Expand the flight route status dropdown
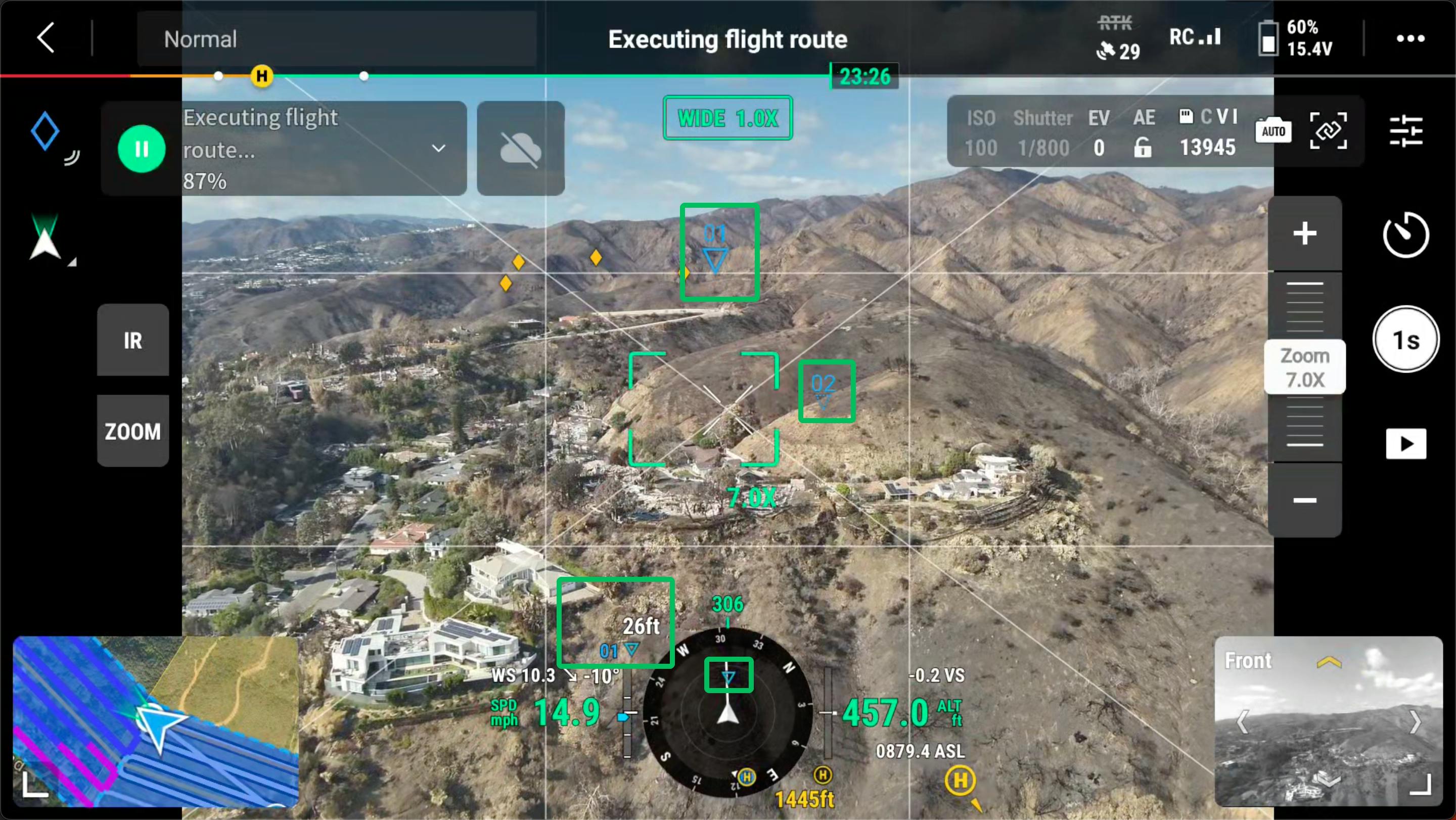The image size is (1456, 820). coord(439,149)
